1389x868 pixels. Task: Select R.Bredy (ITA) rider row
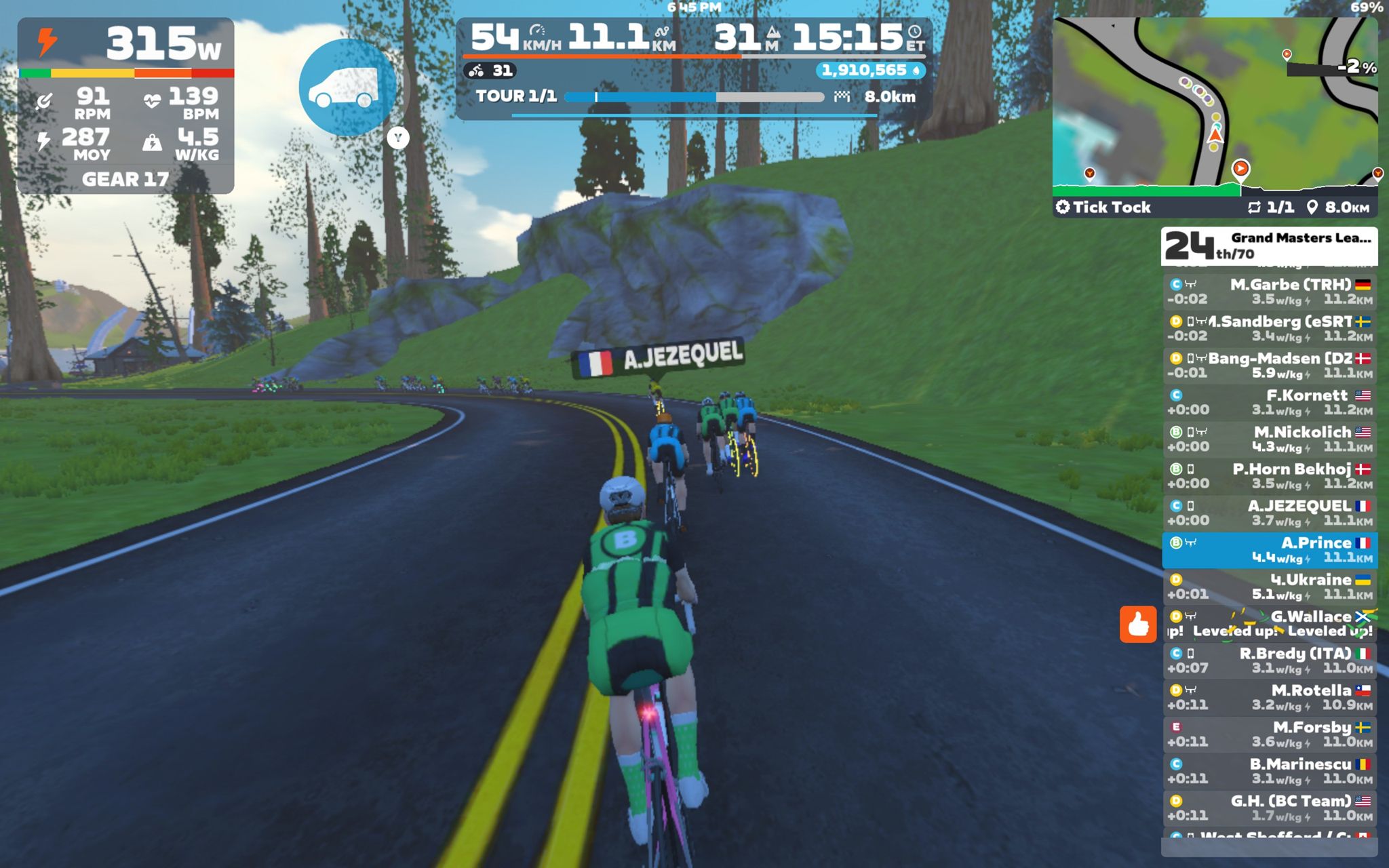1269,660
